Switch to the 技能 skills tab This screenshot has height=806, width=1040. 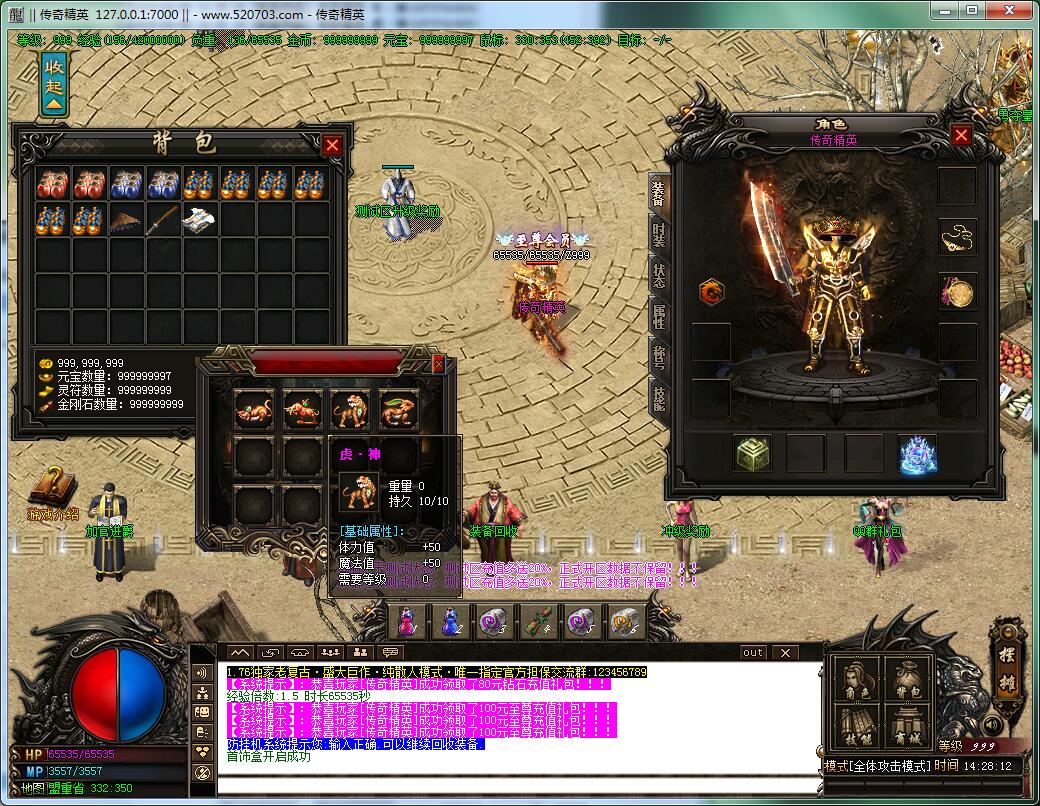click(658, 398)
